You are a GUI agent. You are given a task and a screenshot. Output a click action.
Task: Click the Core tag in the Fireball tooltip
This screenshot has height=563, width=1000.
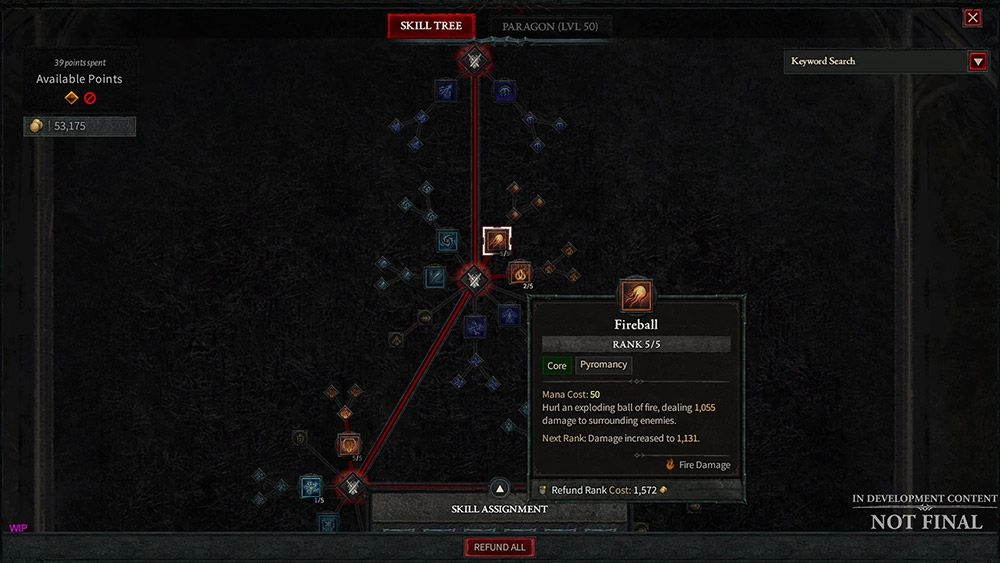pyautogui.click(x=557, y=366)
